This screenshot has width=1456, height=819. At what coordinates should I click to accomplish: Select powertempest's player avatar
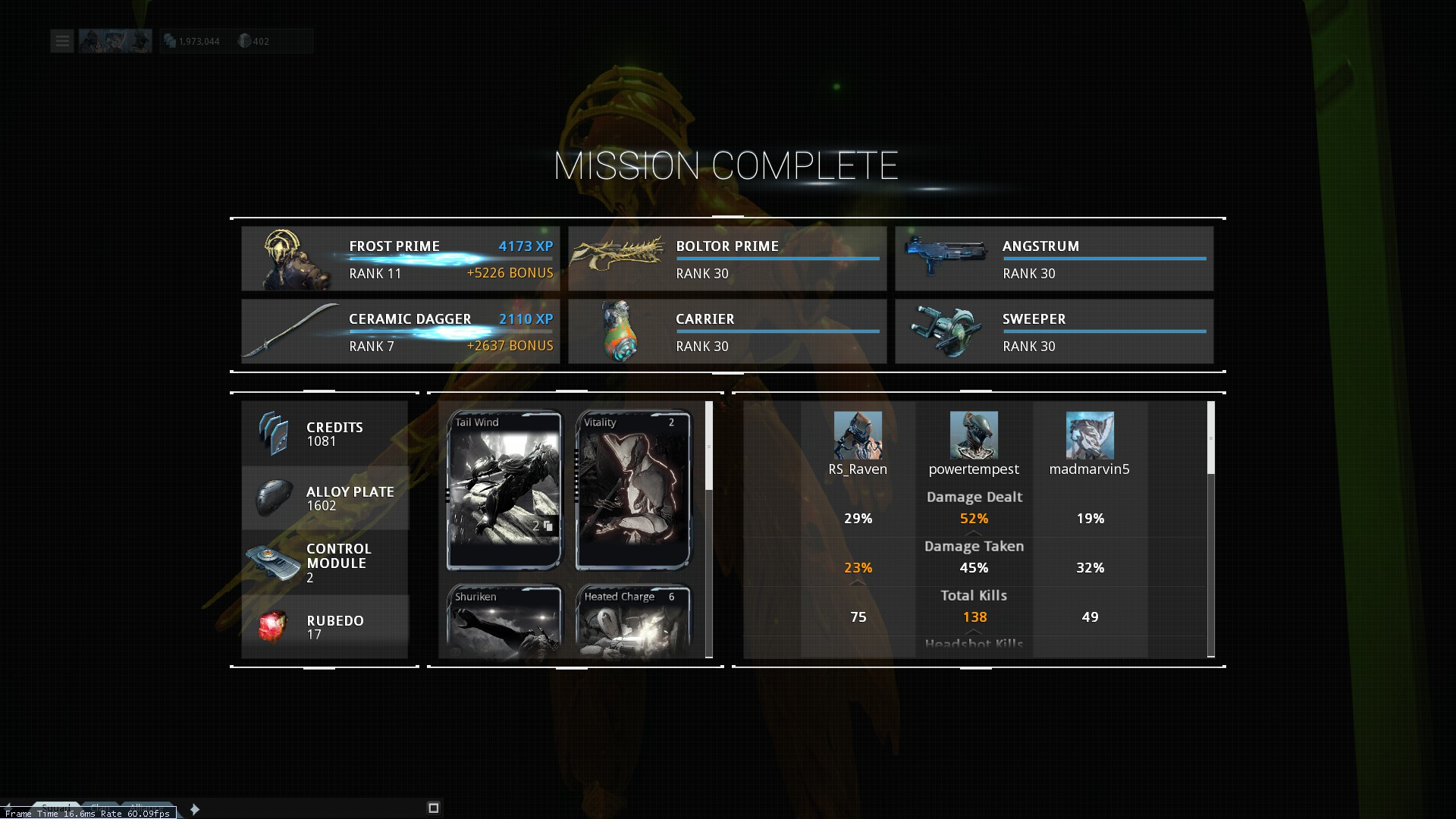(974, 435)
